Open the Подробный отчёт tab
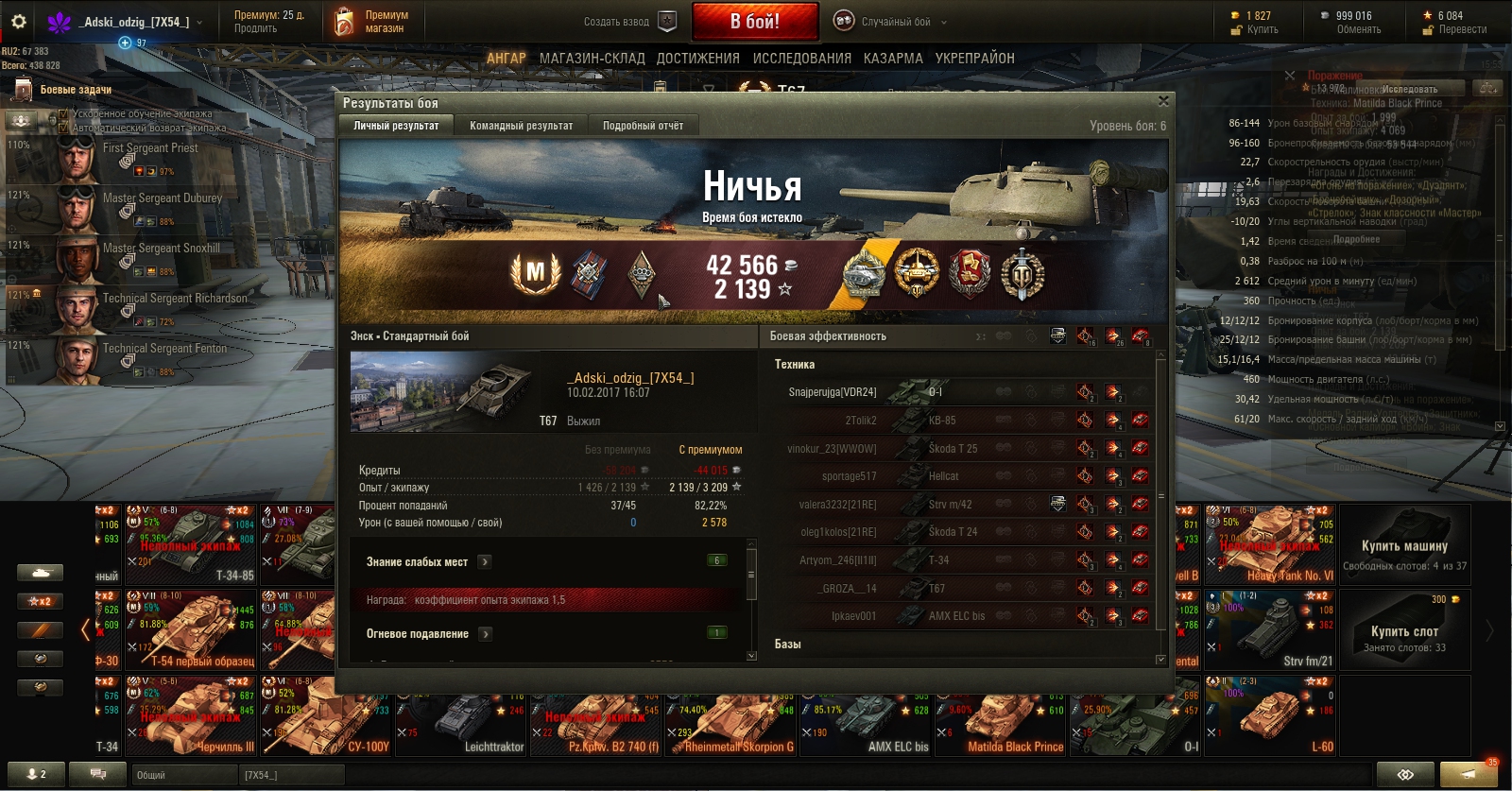 click(x=643, y=126)
